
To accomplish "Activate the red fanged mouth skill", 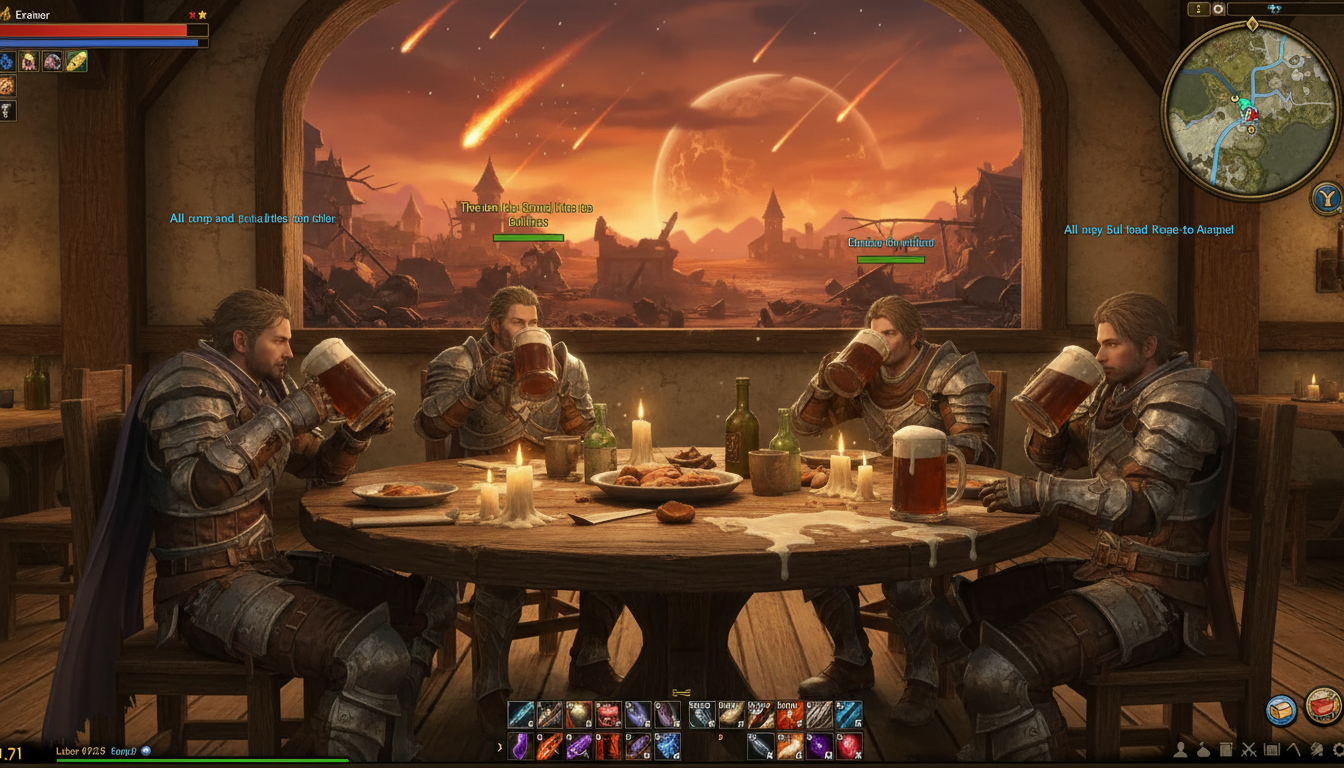I will 609,715.
